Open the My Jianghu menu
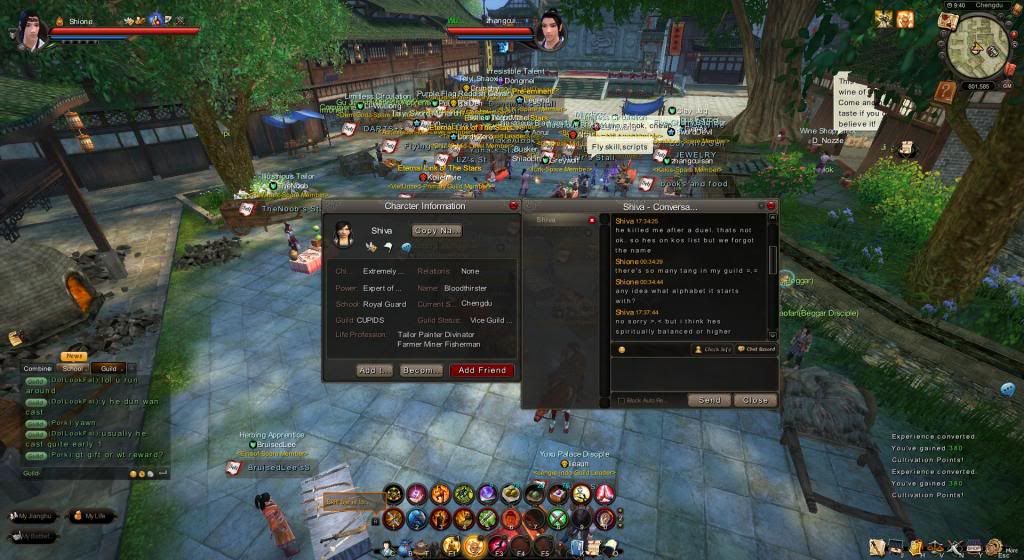This screenshot has width=1024, height=560. click(32, 516)
